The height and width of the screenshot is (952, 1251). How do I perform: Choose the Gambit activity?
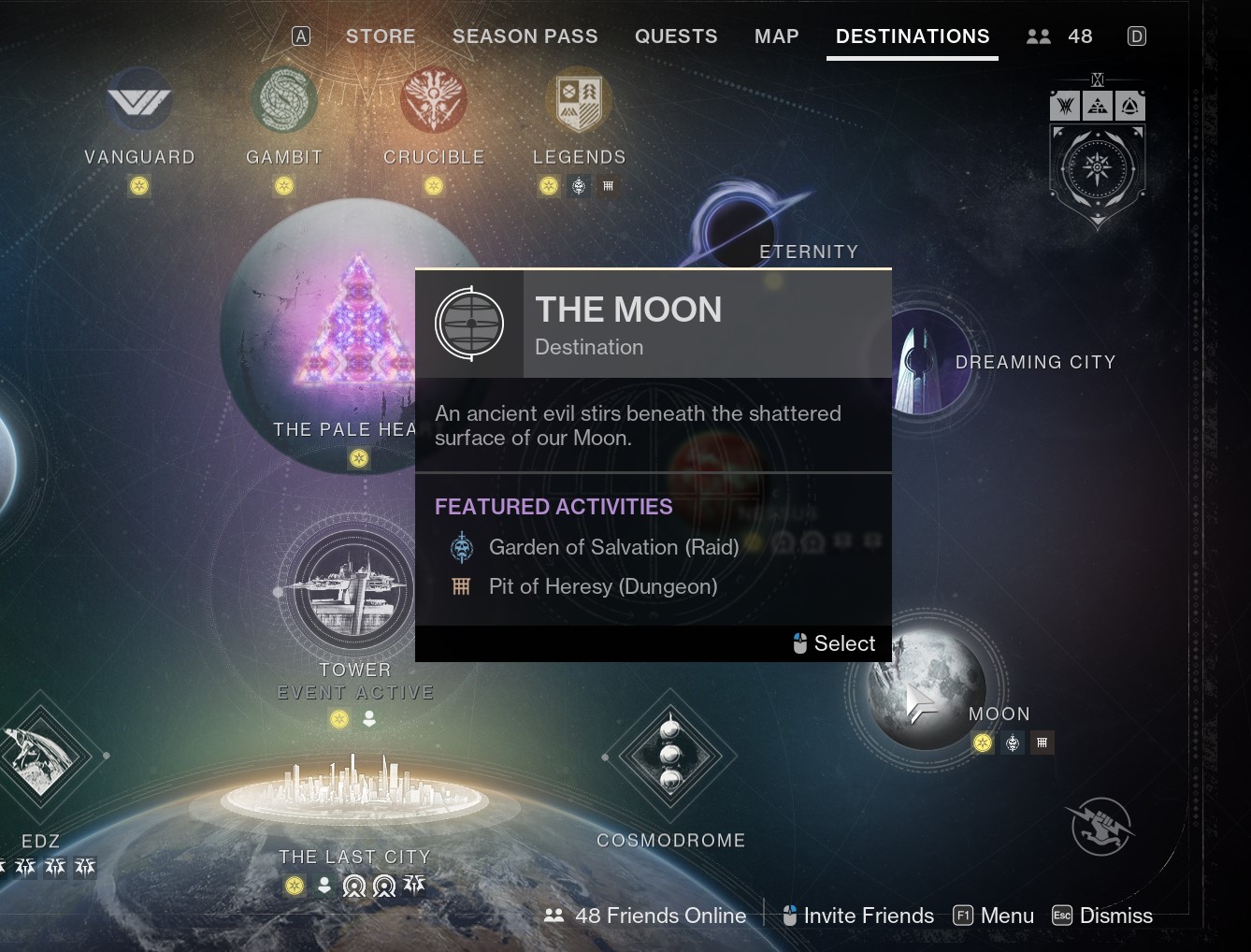point(284,101)
